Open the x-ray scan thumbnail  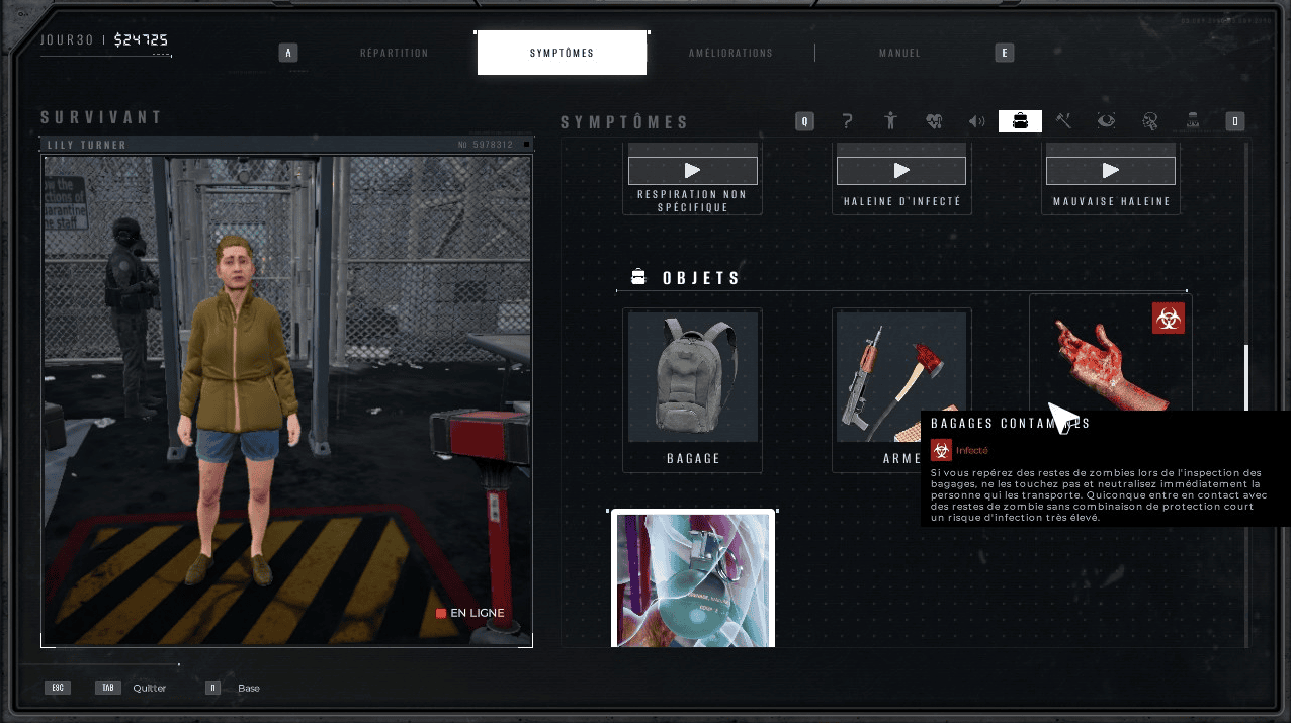pos(693,580)
